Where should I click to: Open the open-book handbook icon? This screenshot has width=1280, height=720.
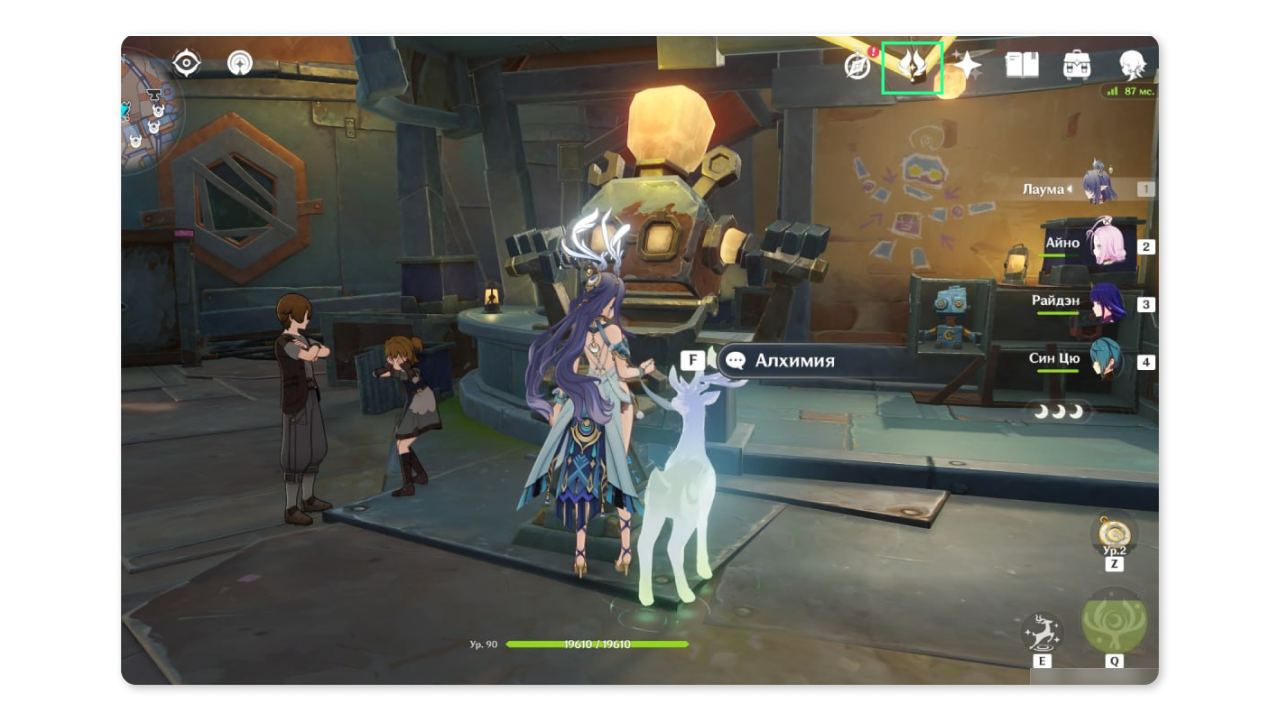tap(1022, 66)
